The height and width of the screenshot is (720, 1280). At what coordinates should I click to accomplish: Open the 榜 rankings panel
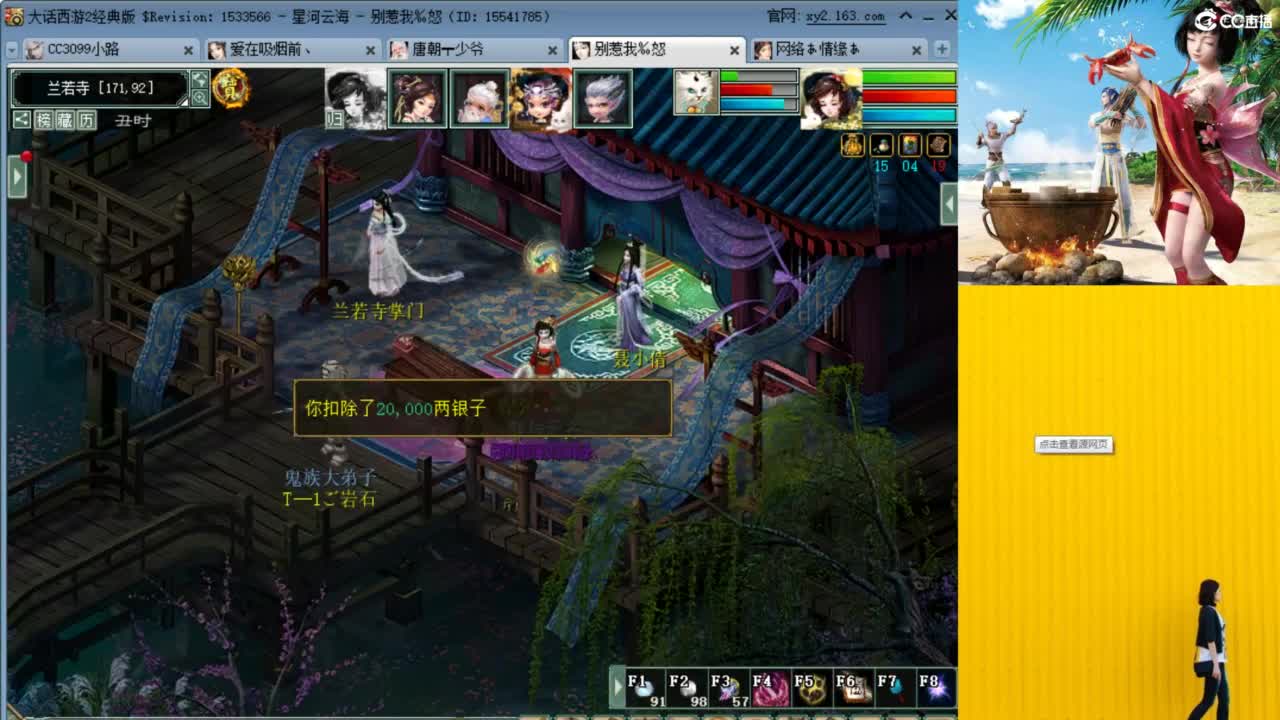(44, 119)
